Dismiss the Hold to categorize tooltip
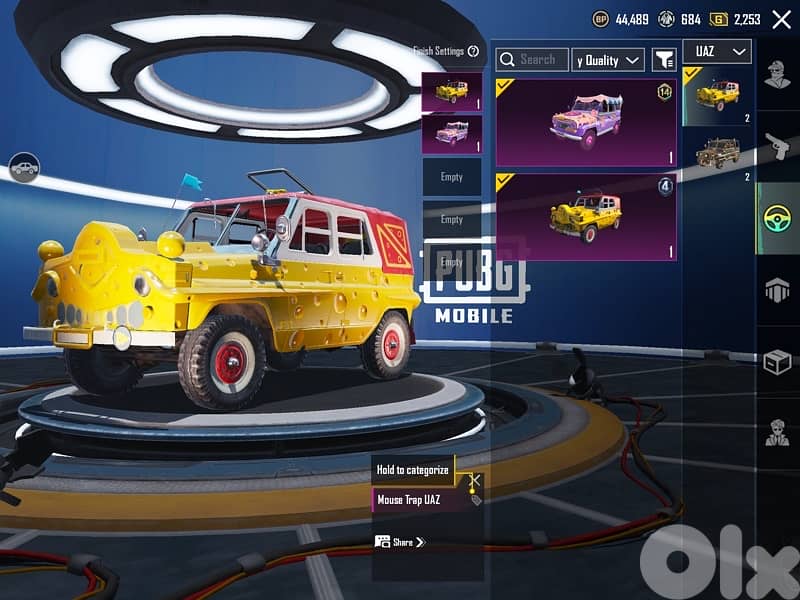This screenshot has height=600, width=800. coord(475,481)
